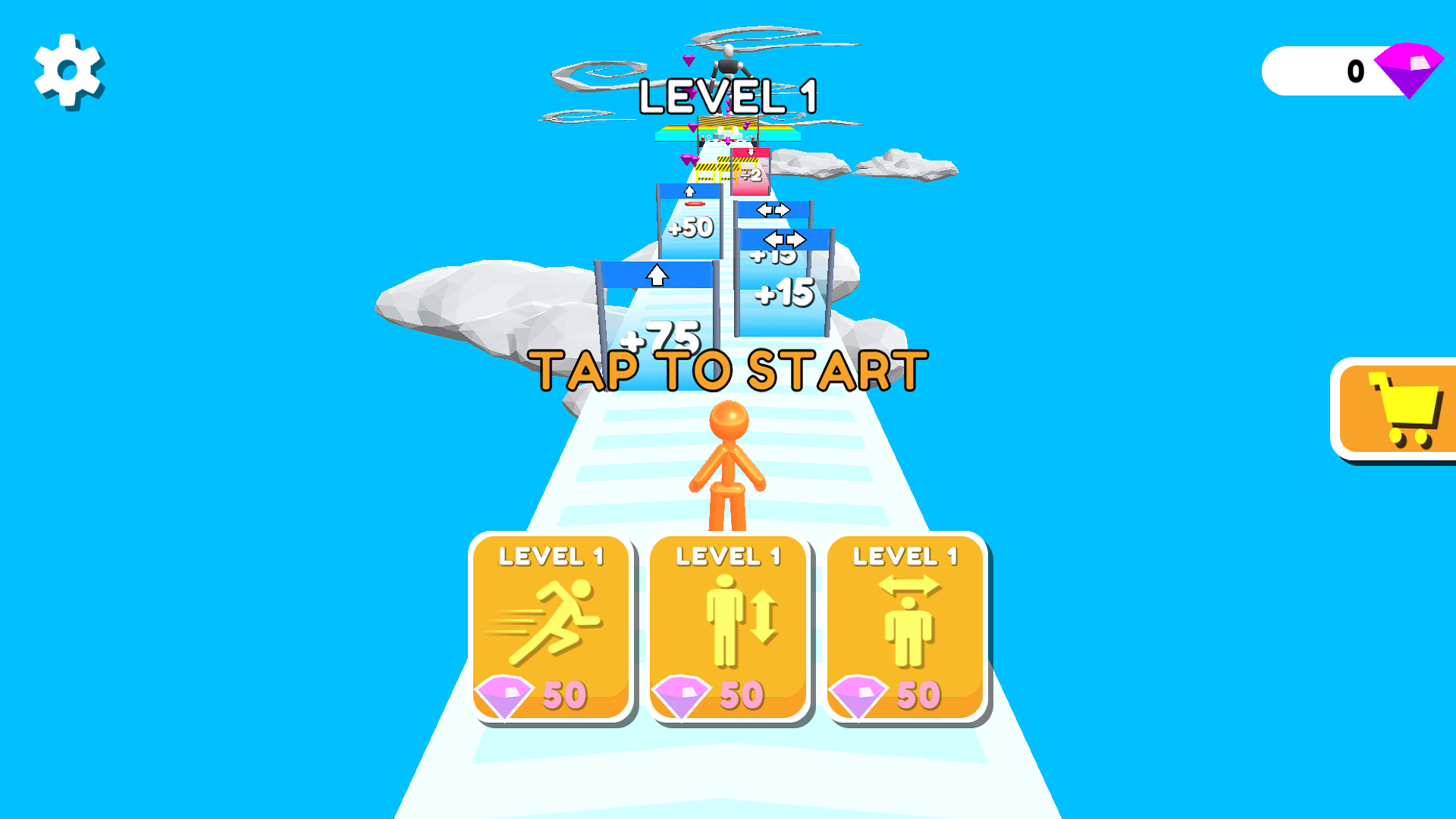Click the +50 gate sign
The image size is (1456, 819).
[x=690, y=226]
